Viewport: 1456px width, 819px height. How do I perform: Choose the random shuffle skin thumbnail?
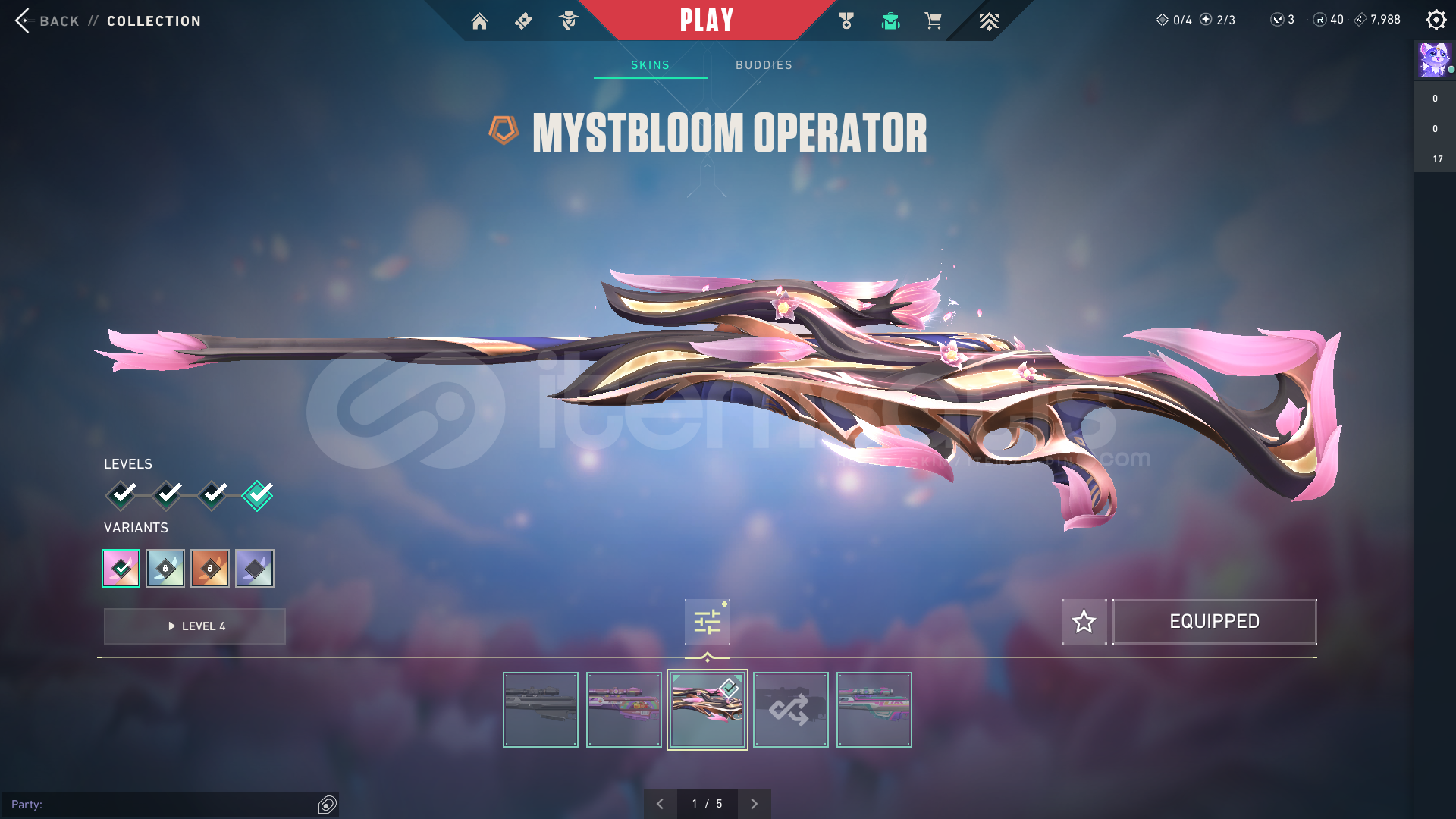pyautogui.click(x=790, y=710)
